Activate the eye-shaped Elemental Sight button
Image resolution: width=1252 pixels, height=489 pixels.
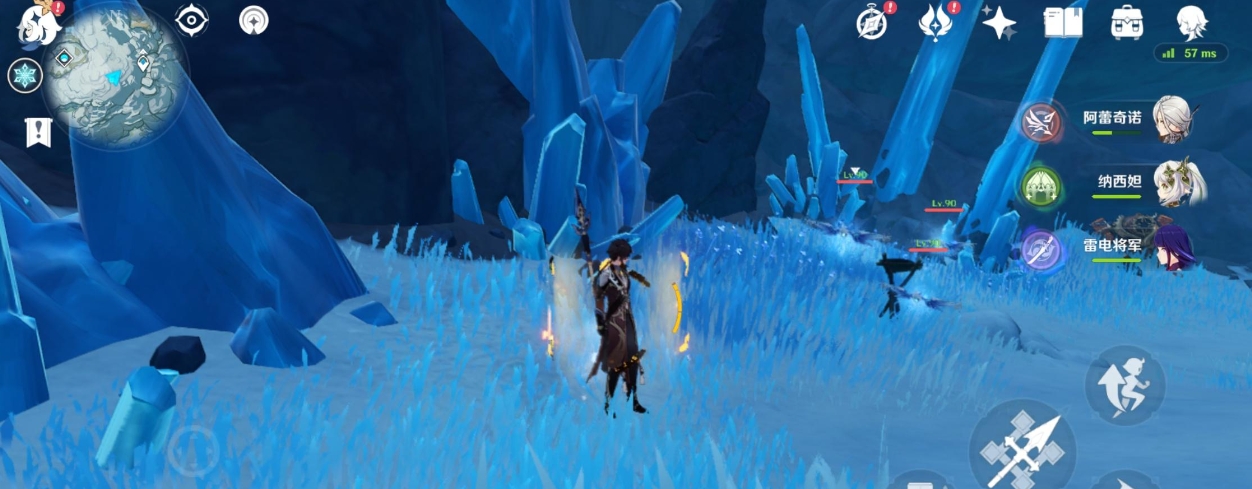click(x=191, y=20)
